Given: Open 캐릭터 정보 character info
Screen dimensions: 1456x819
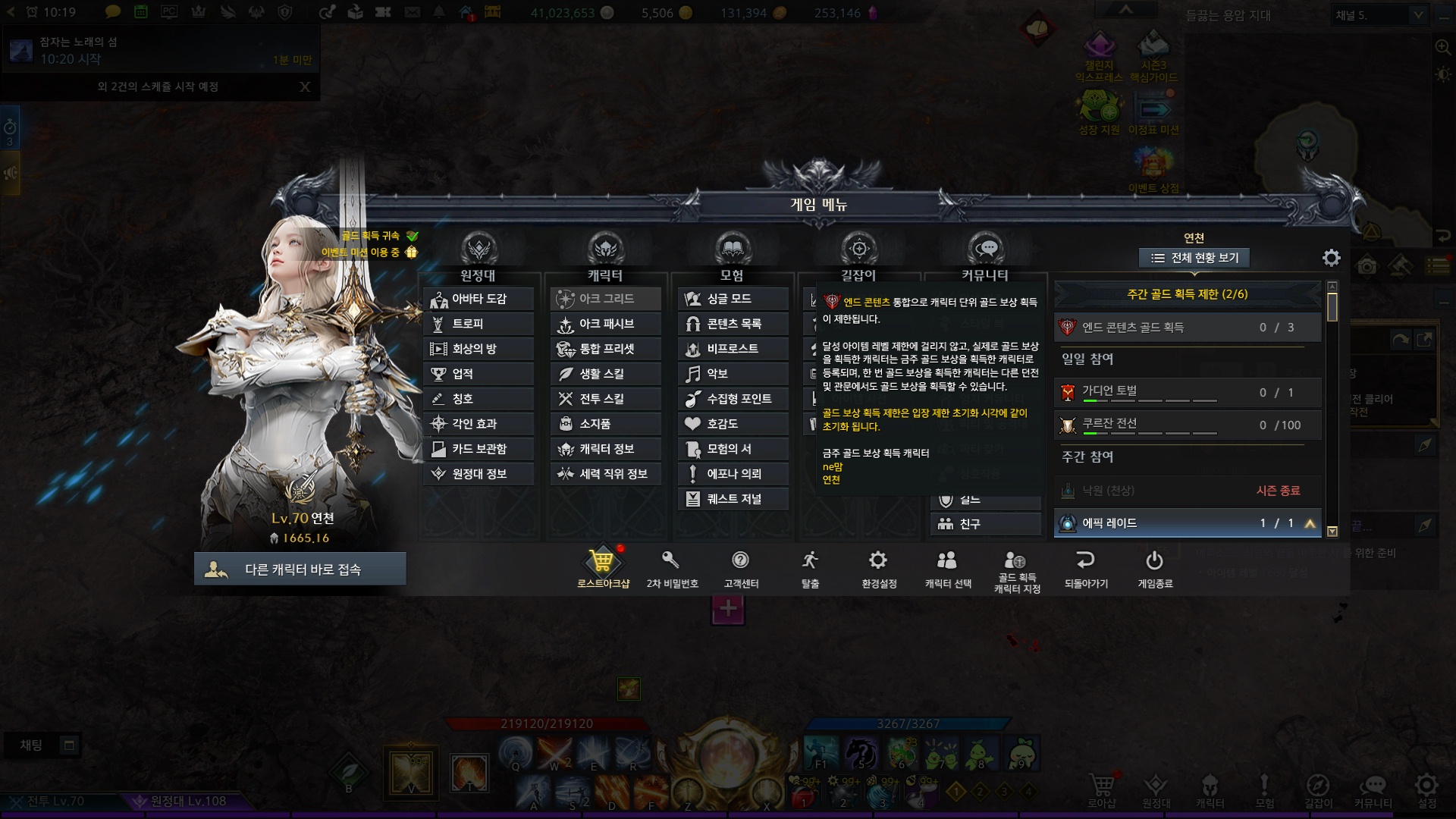Looking at the screenshot, I should click(x=606, y=449).
